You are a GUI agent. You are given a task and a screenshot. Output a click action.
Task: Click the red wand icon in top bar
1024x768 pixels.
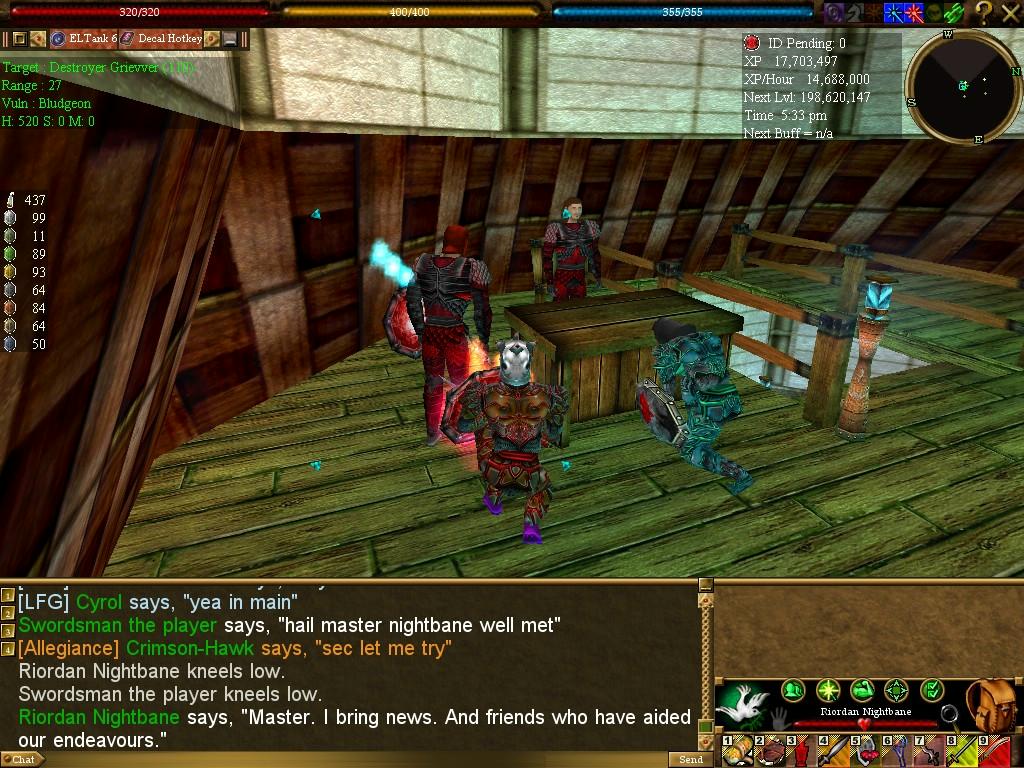pyautogui.click(x=914, y=12)
